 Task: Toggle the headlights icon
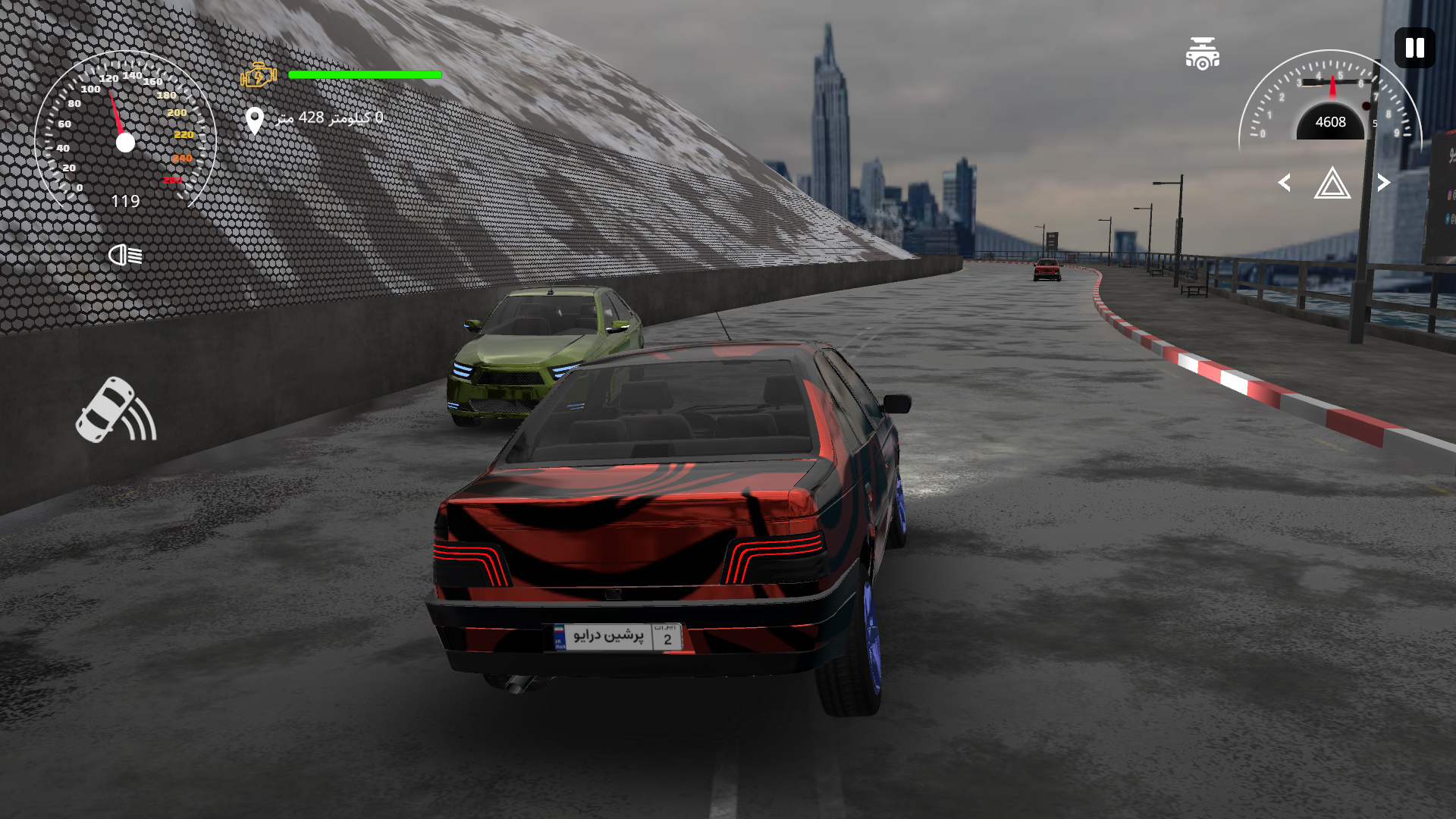pyautogui.click(x=125, y=255)
